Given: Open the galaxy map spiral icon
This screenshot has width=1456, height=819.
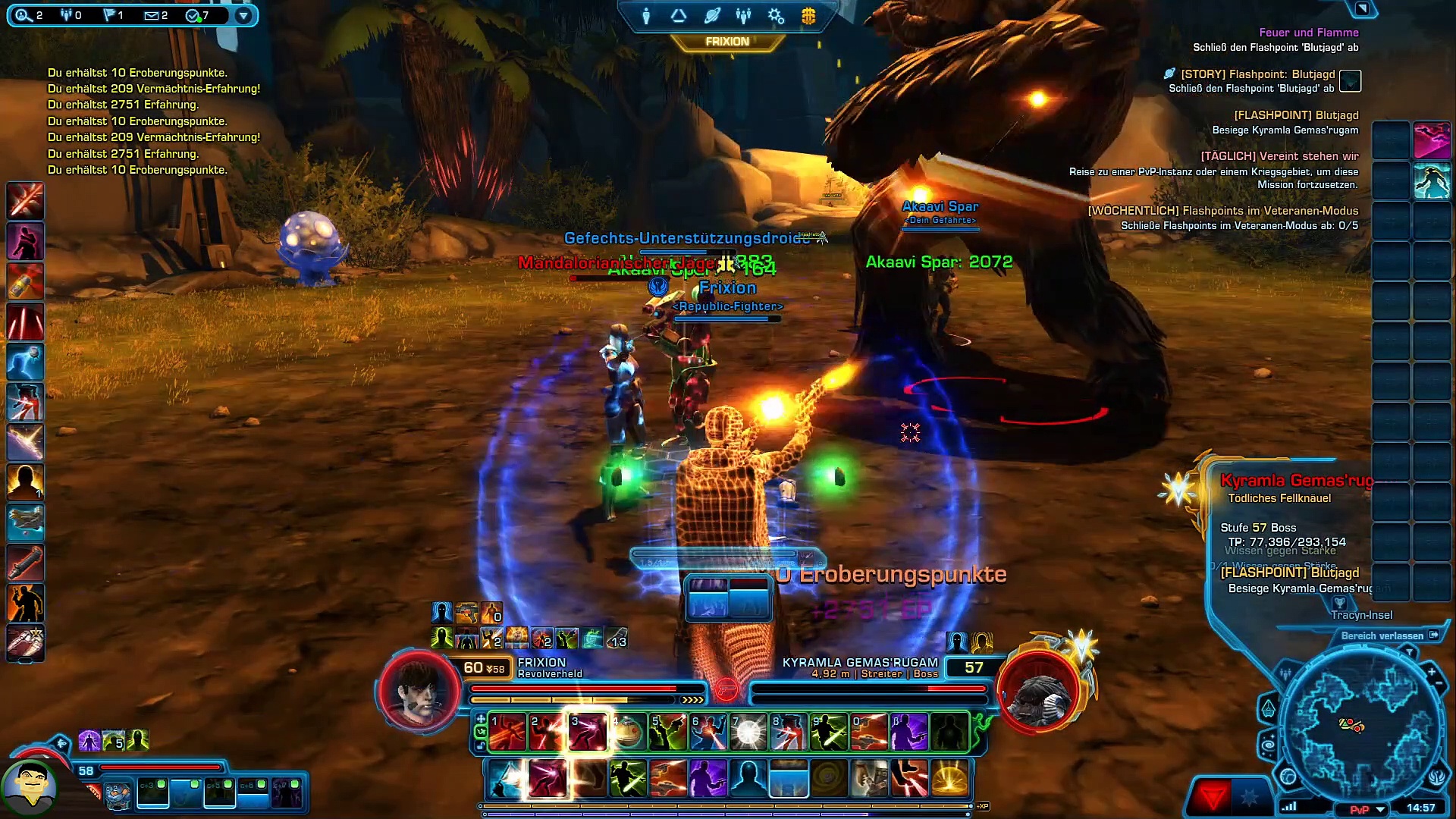Looking at the screenshot, I should point(1269,746).
